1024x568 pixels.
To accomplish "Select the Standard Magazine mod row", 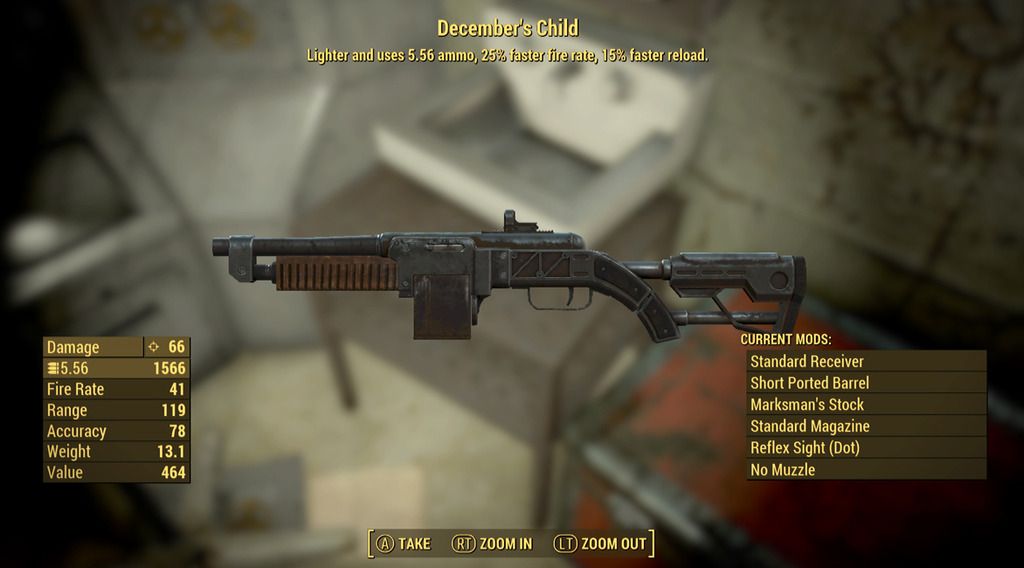I will 865,426.
